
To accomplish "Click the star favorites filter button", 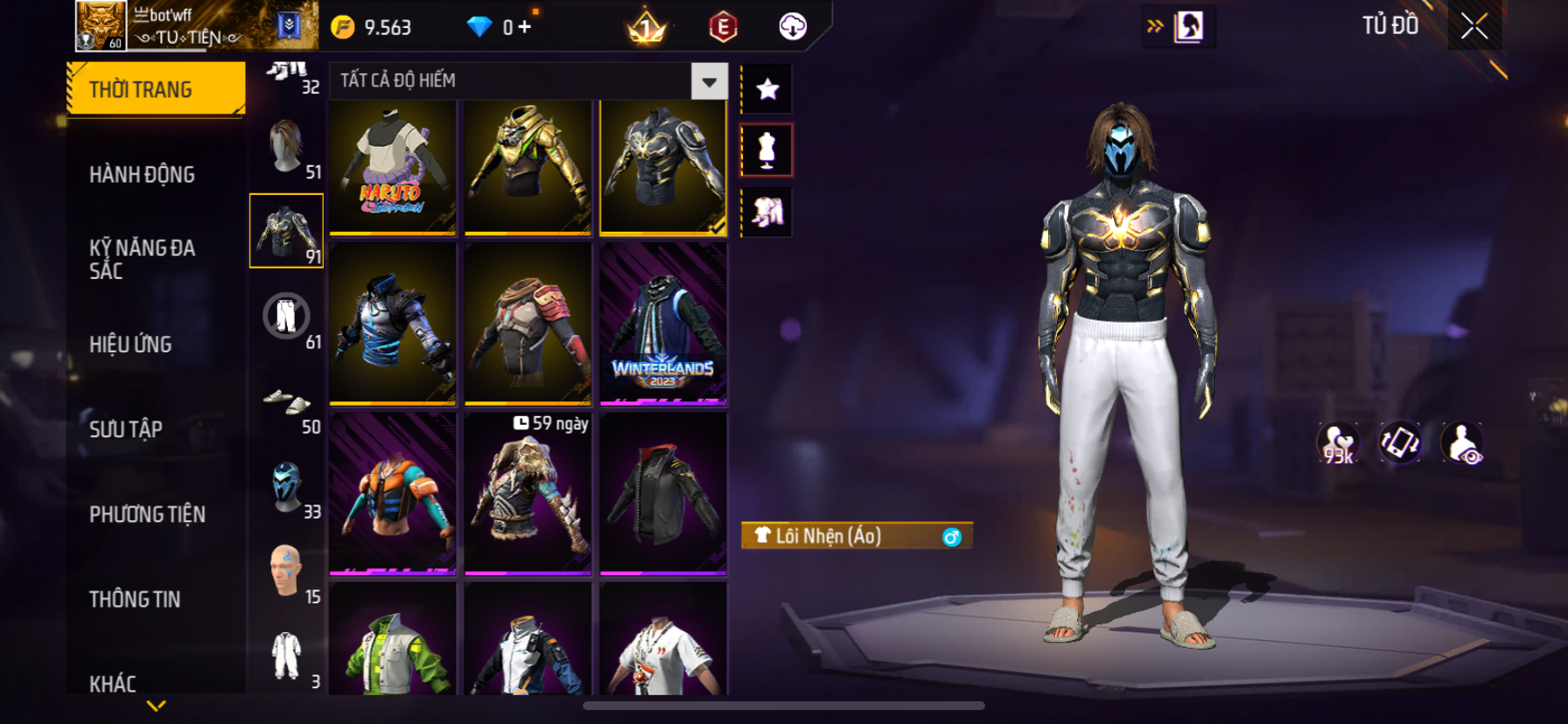I will click(767, 89).
